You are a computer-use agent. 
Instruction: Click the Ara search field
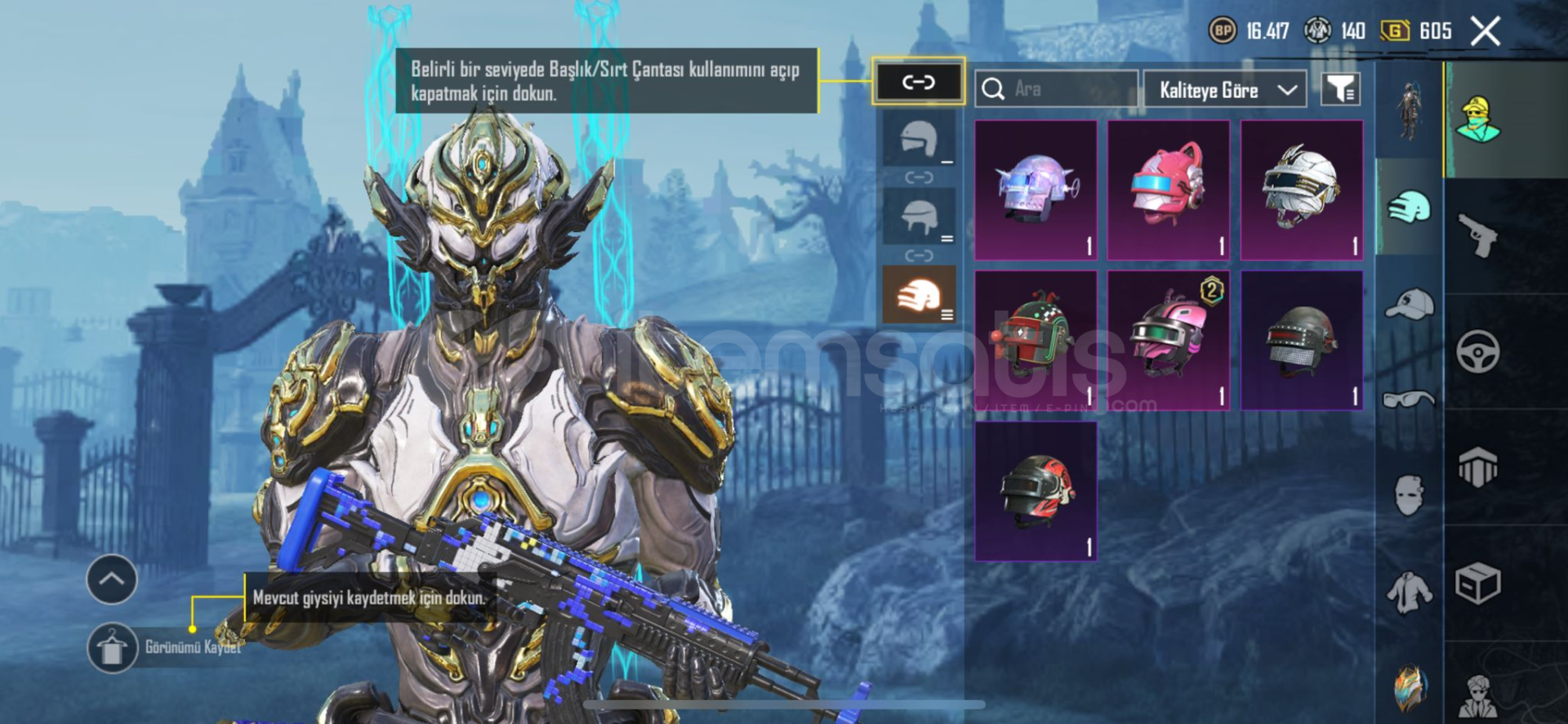point(1058,89)
